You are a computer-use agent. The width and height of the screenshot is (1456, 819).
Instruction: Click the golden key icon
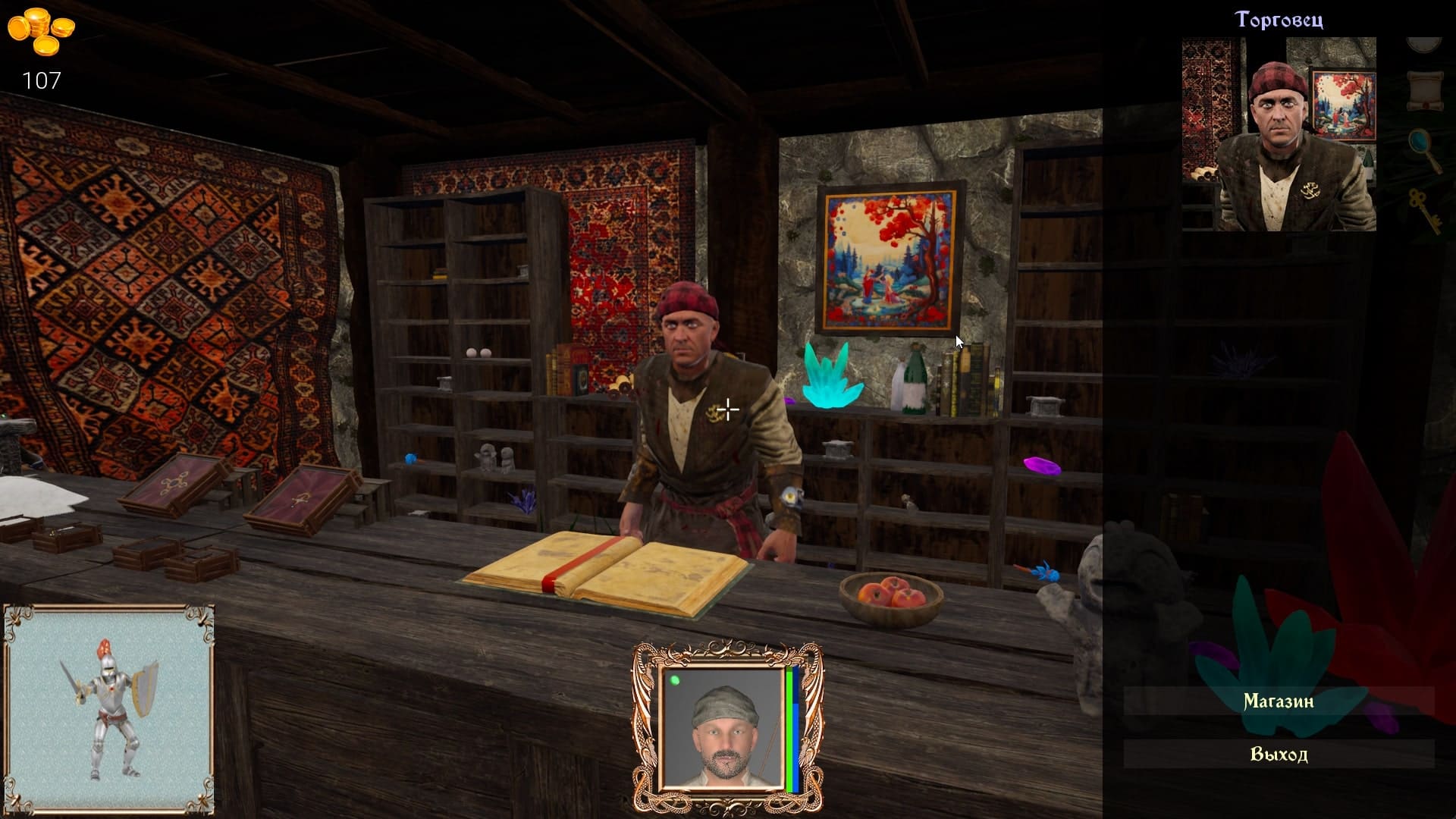(x=1423, y=209)
